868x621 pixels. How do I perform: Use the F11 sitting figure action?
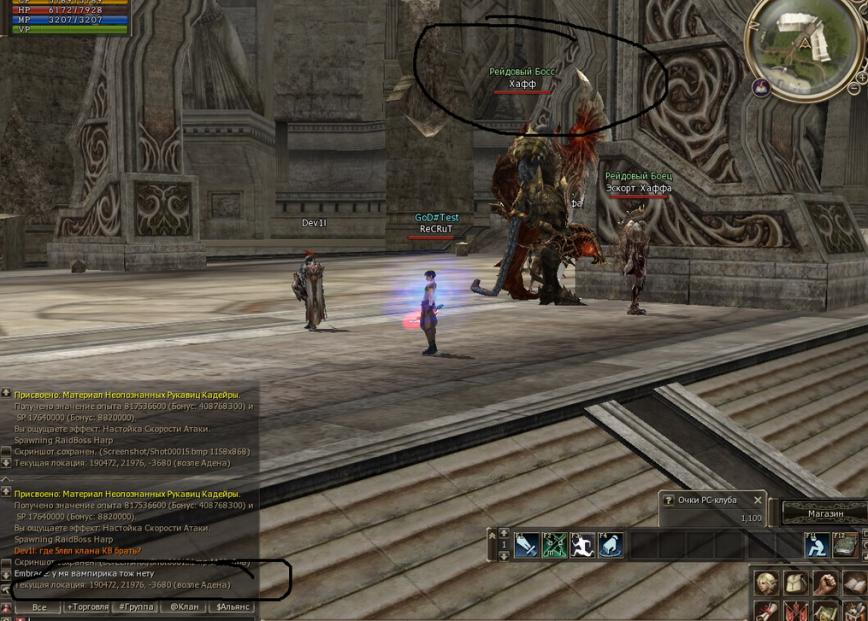[x=817, y=545]
